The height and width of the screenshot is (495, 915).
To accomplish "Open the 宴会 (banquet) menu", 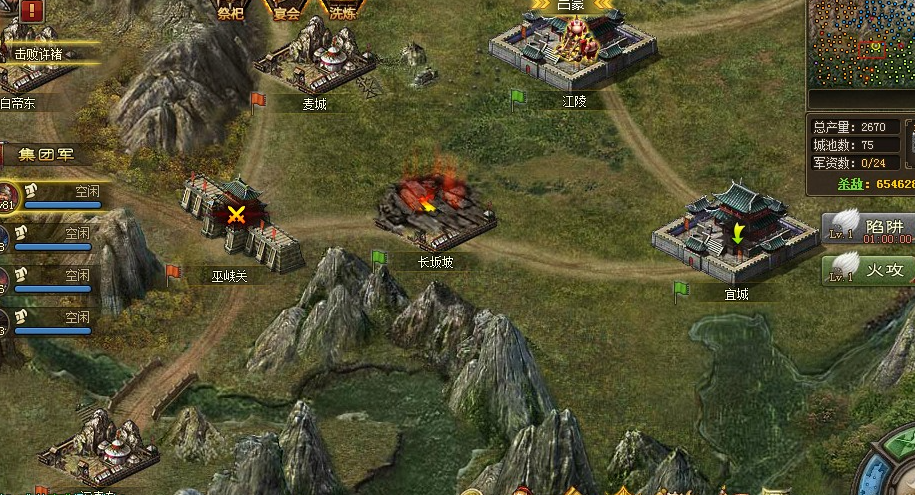I will (287, 12).
